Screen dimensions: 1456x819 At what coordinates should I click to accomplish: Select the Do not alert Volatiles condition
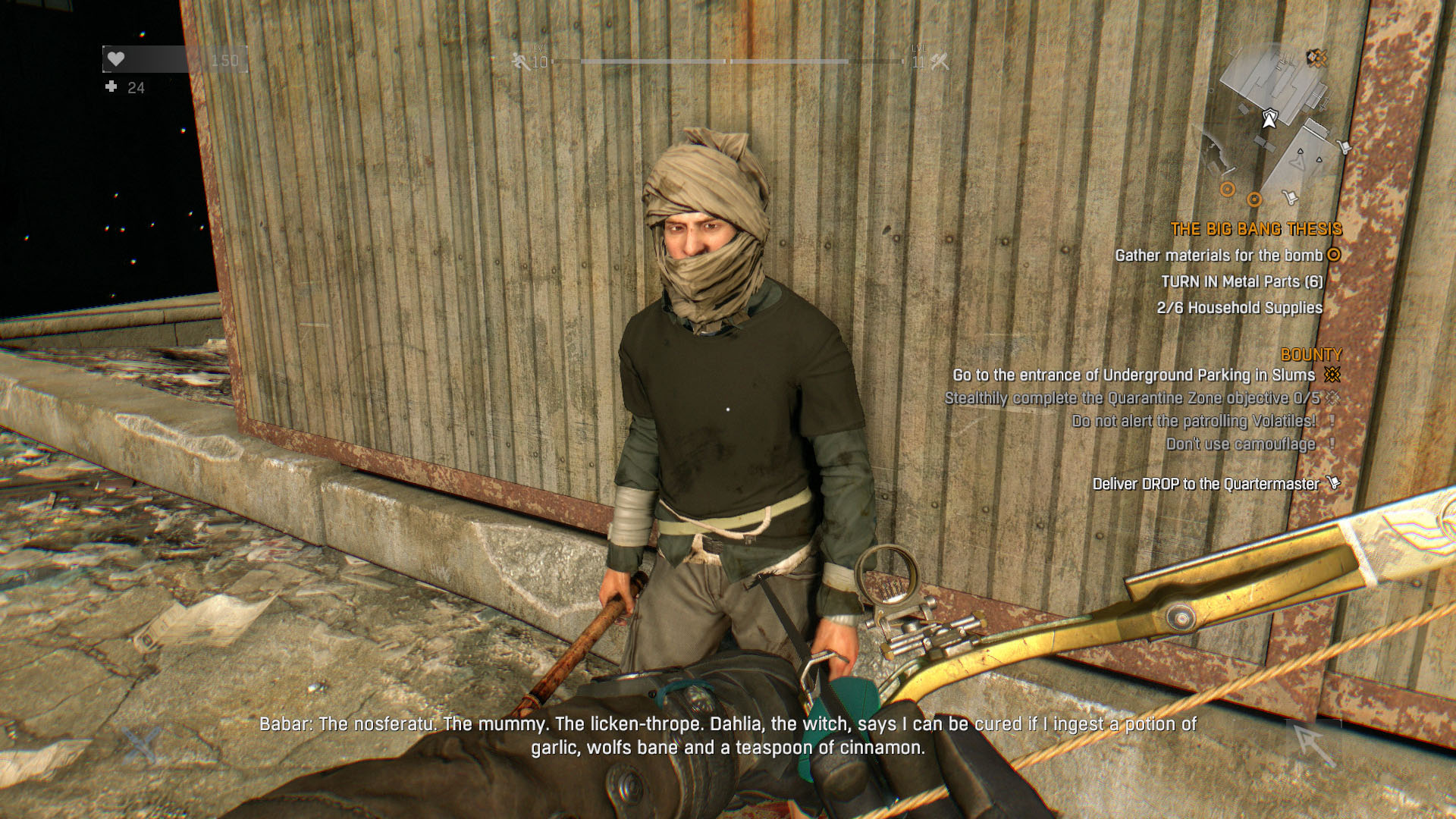pos(1194,422)
